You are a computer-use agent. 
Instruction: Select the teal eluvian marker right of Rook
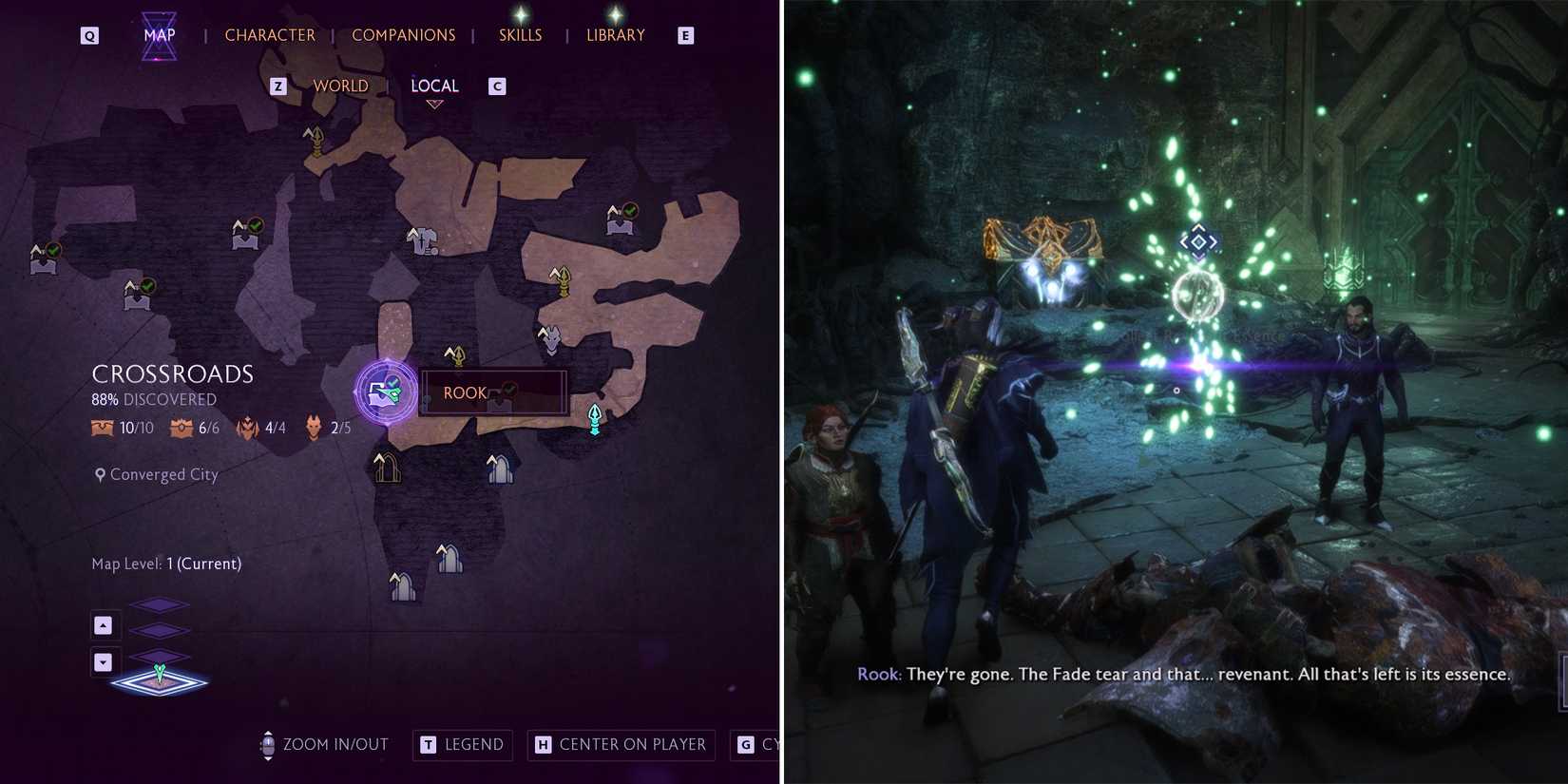[593, 418]
